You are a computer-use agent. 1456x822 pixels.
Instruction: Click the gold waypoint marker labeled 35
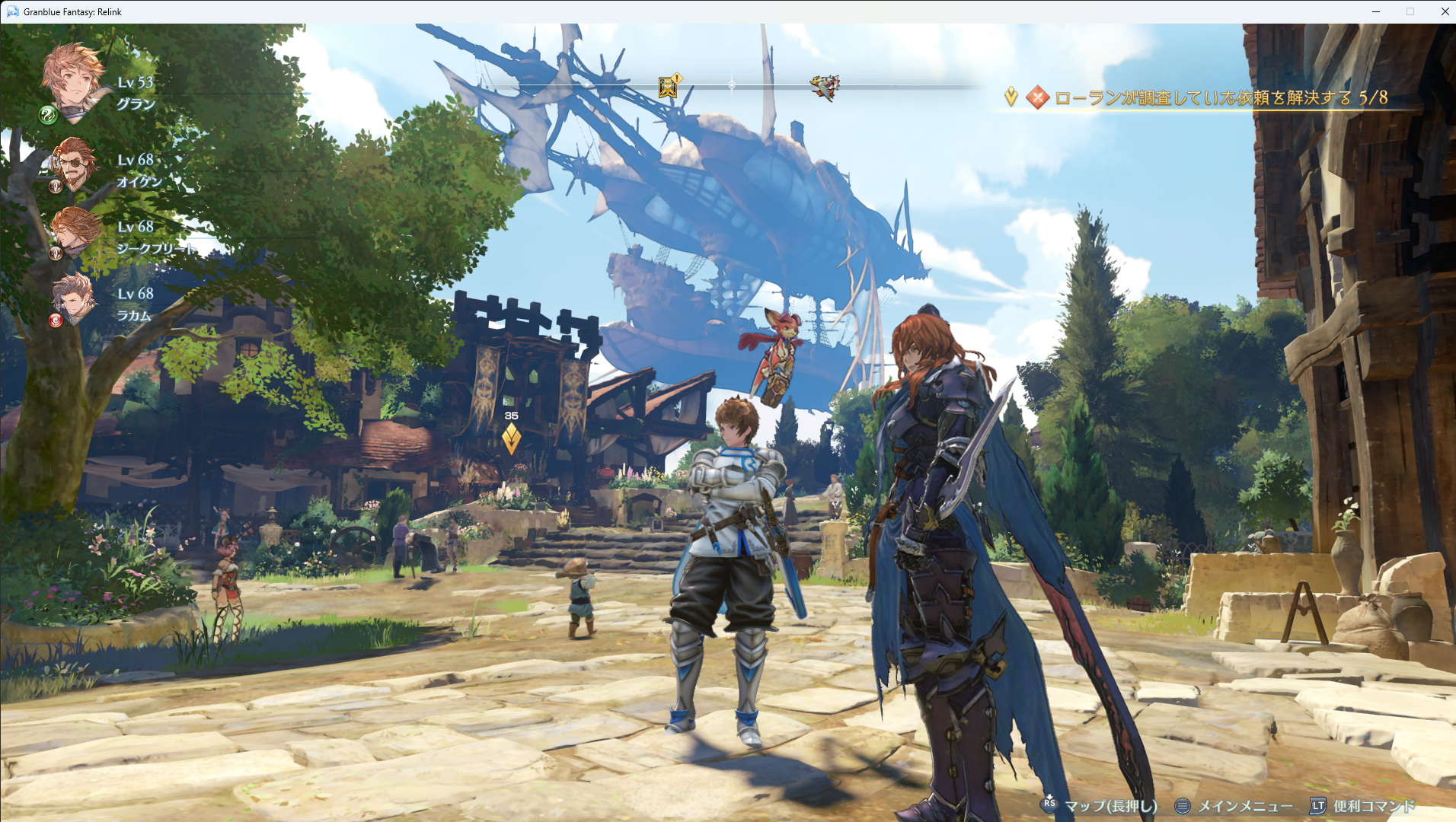click(511, 438)
